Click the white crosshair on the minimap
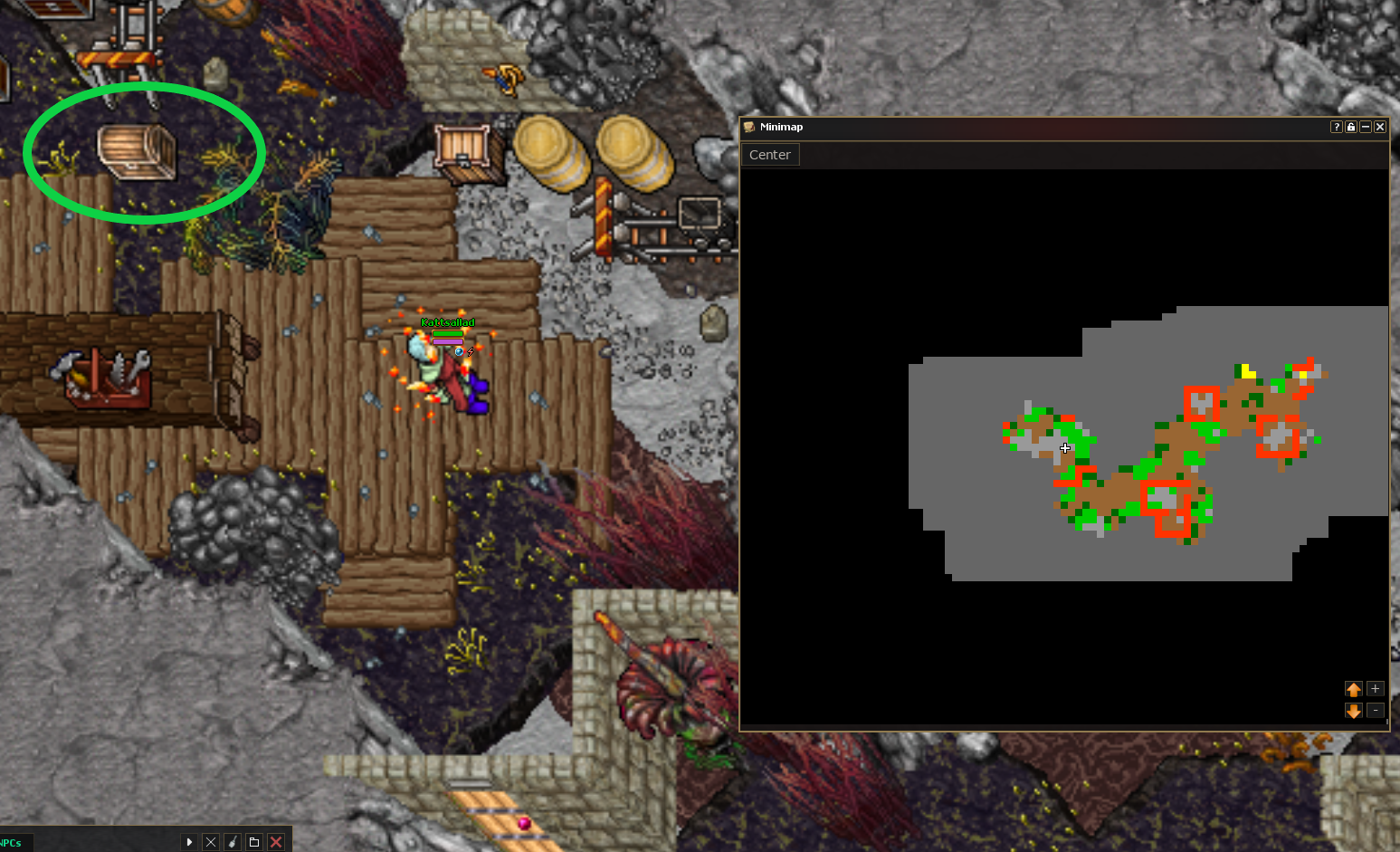 1065,447
